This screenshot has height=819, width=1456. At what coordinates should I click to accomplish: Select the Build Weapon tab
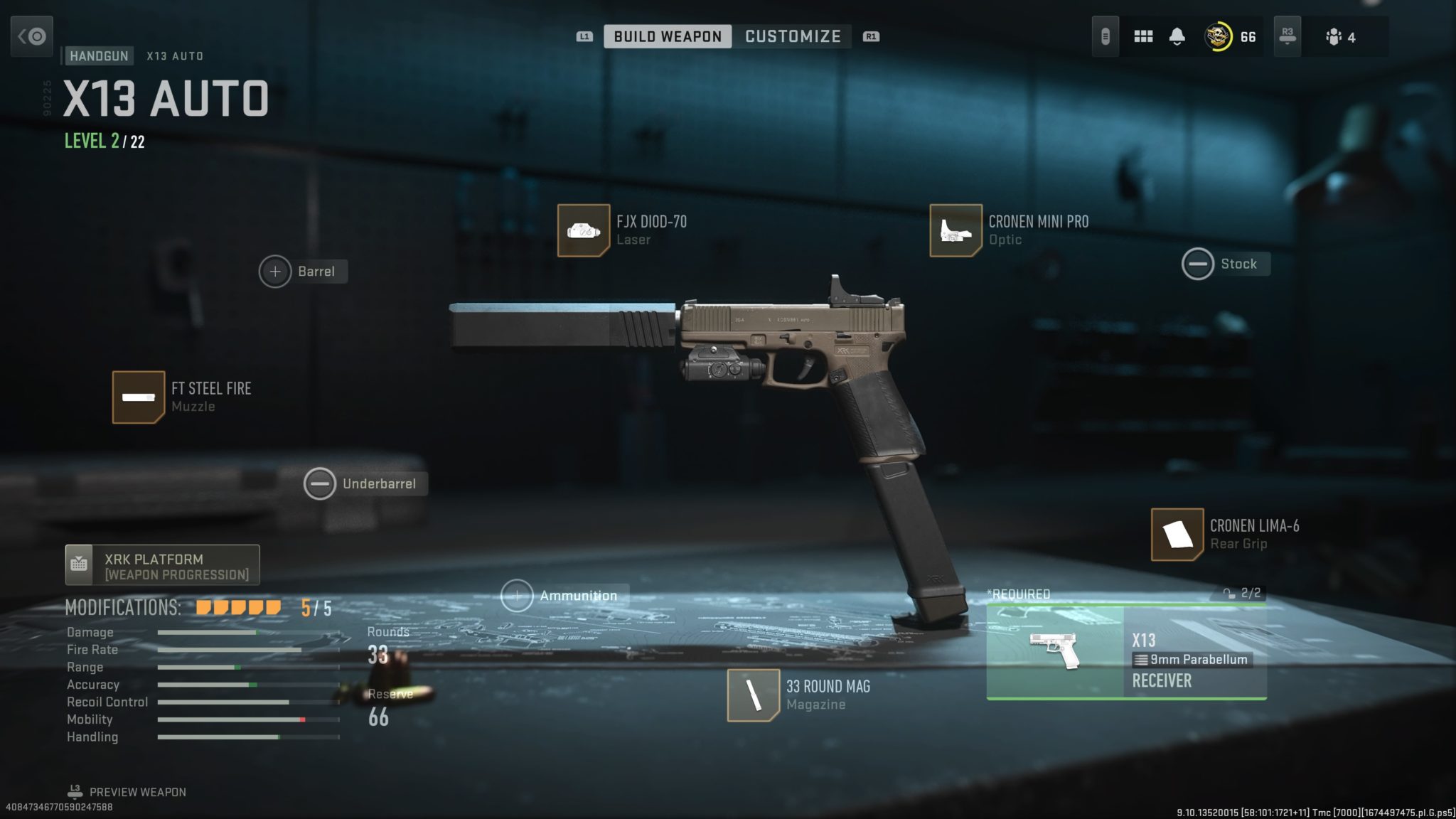666,36
